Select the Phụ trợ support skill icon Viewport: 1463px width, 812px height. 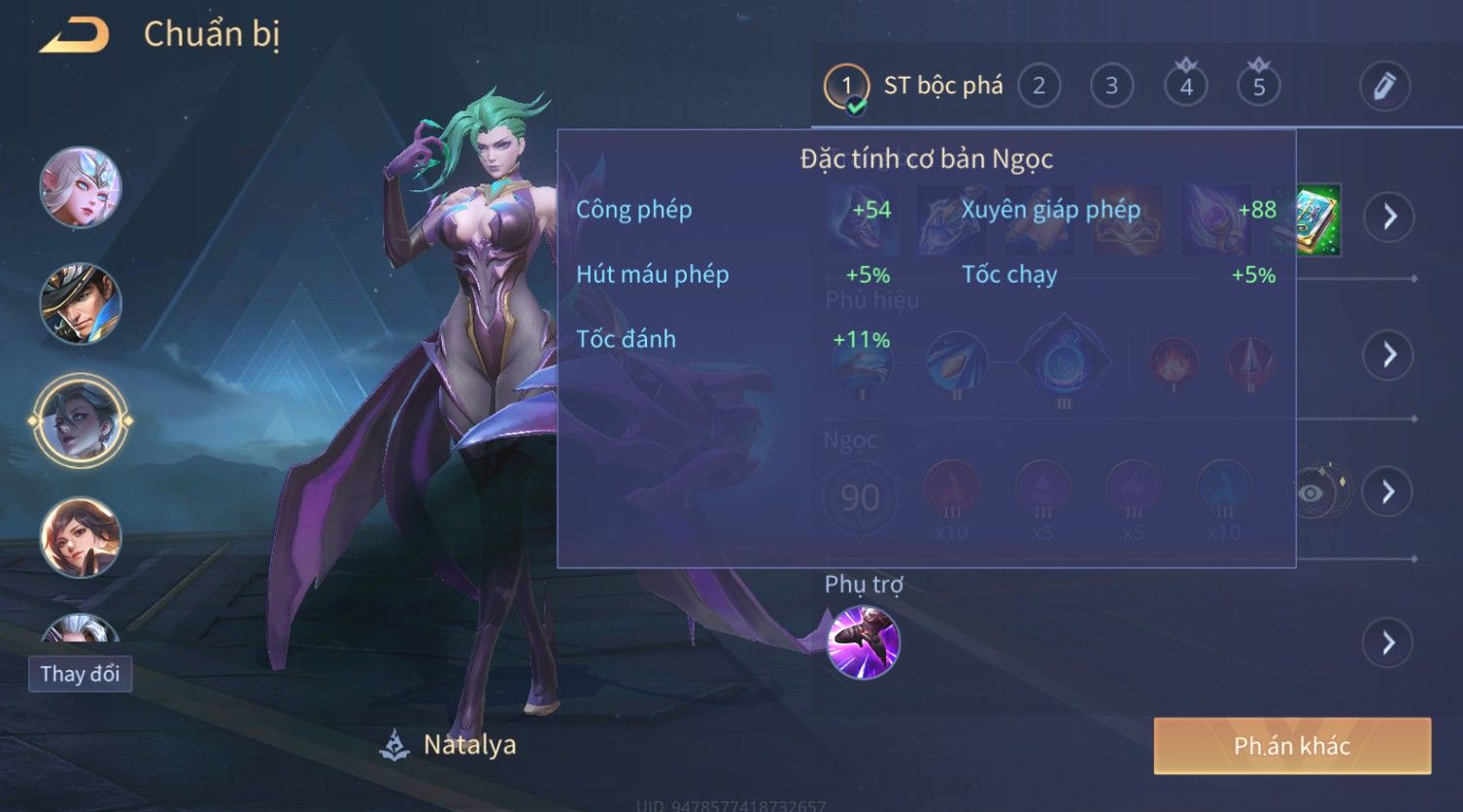pyautogui.click(x=863, y=642)
